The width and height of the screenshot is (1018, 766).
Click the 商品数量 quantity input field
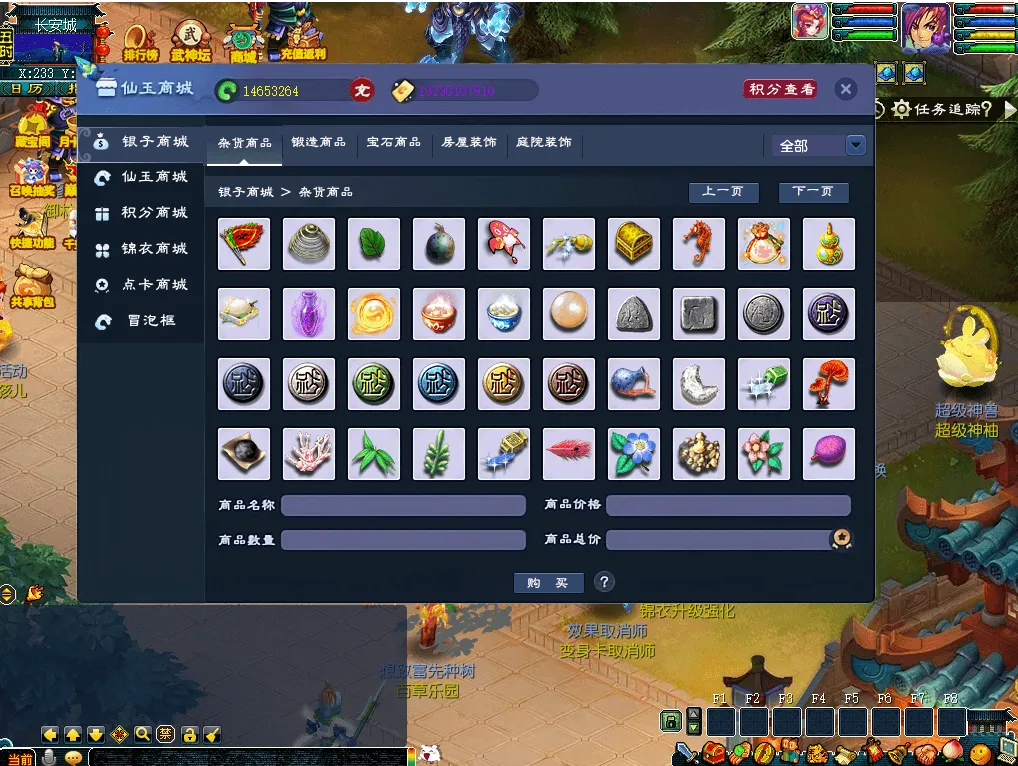403,540
